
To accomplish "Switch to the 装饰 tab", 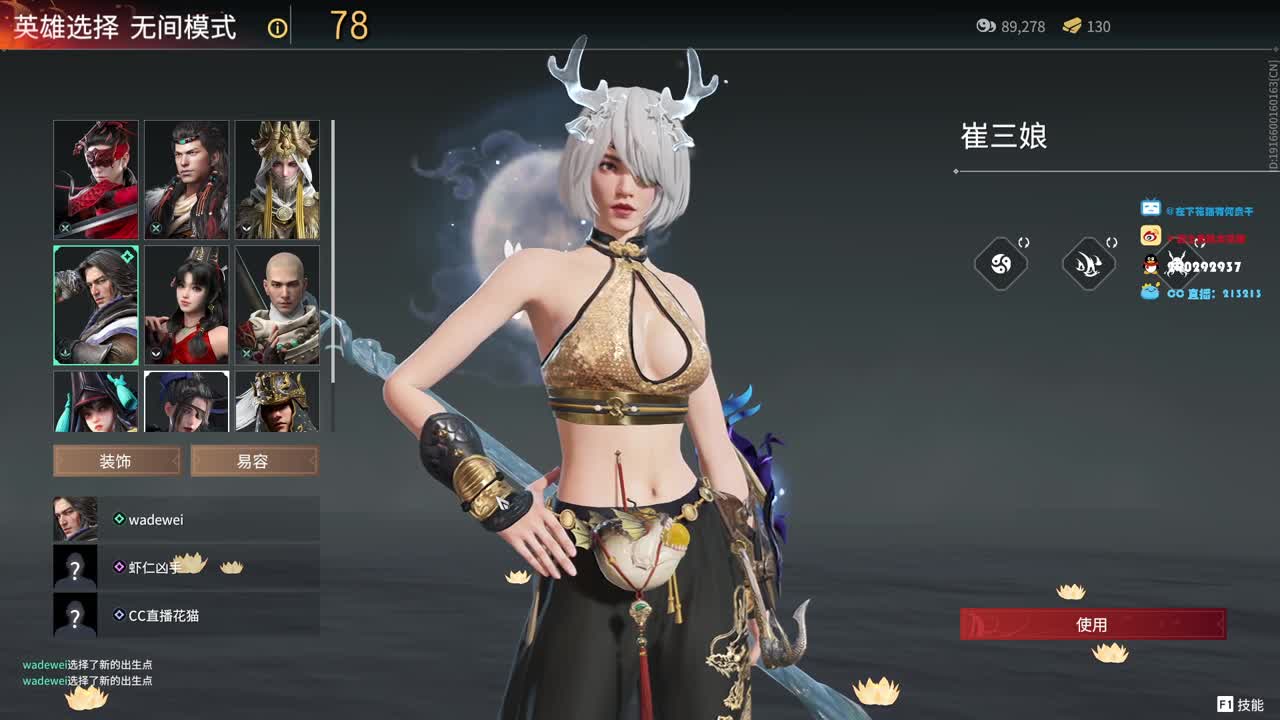I will pos(116,460).
